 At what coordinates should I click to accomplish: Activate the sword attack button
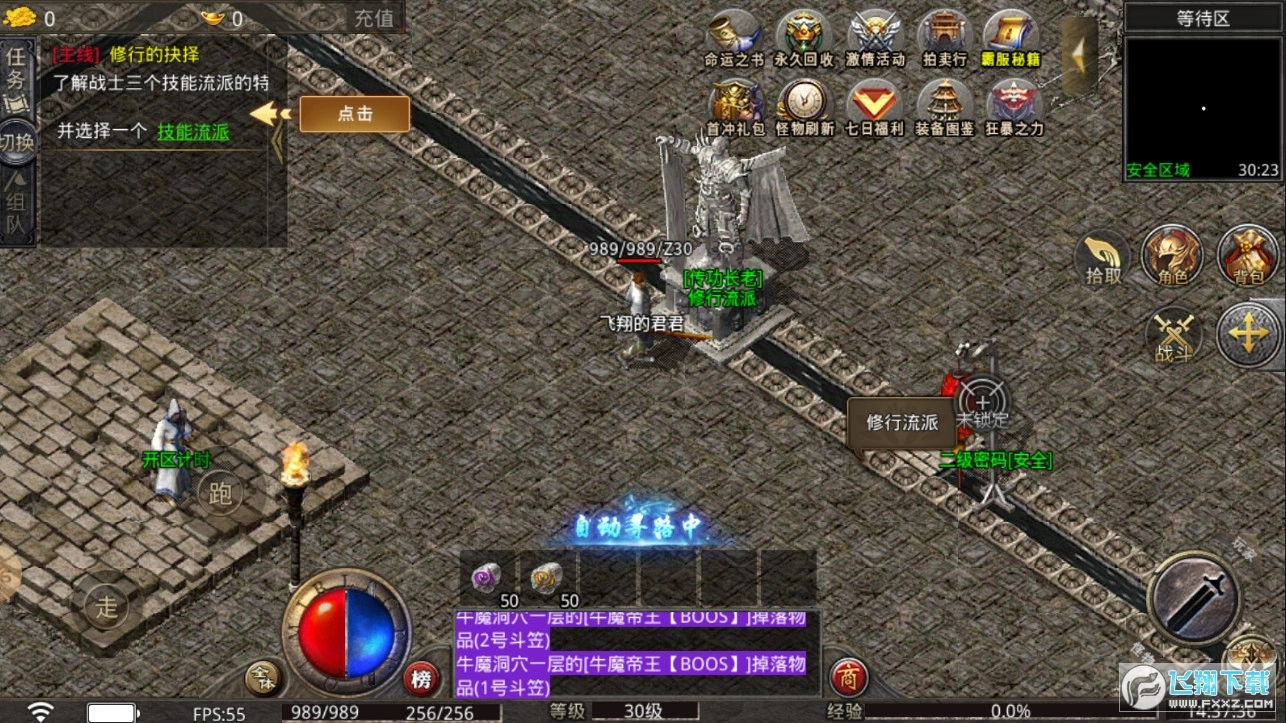point(1194,599)
